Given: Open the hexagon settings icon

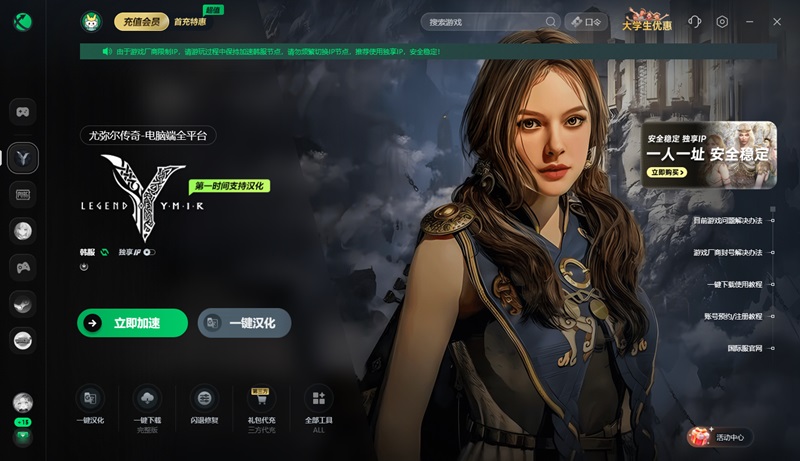Looking at the screenshot, I should point(722,21).
